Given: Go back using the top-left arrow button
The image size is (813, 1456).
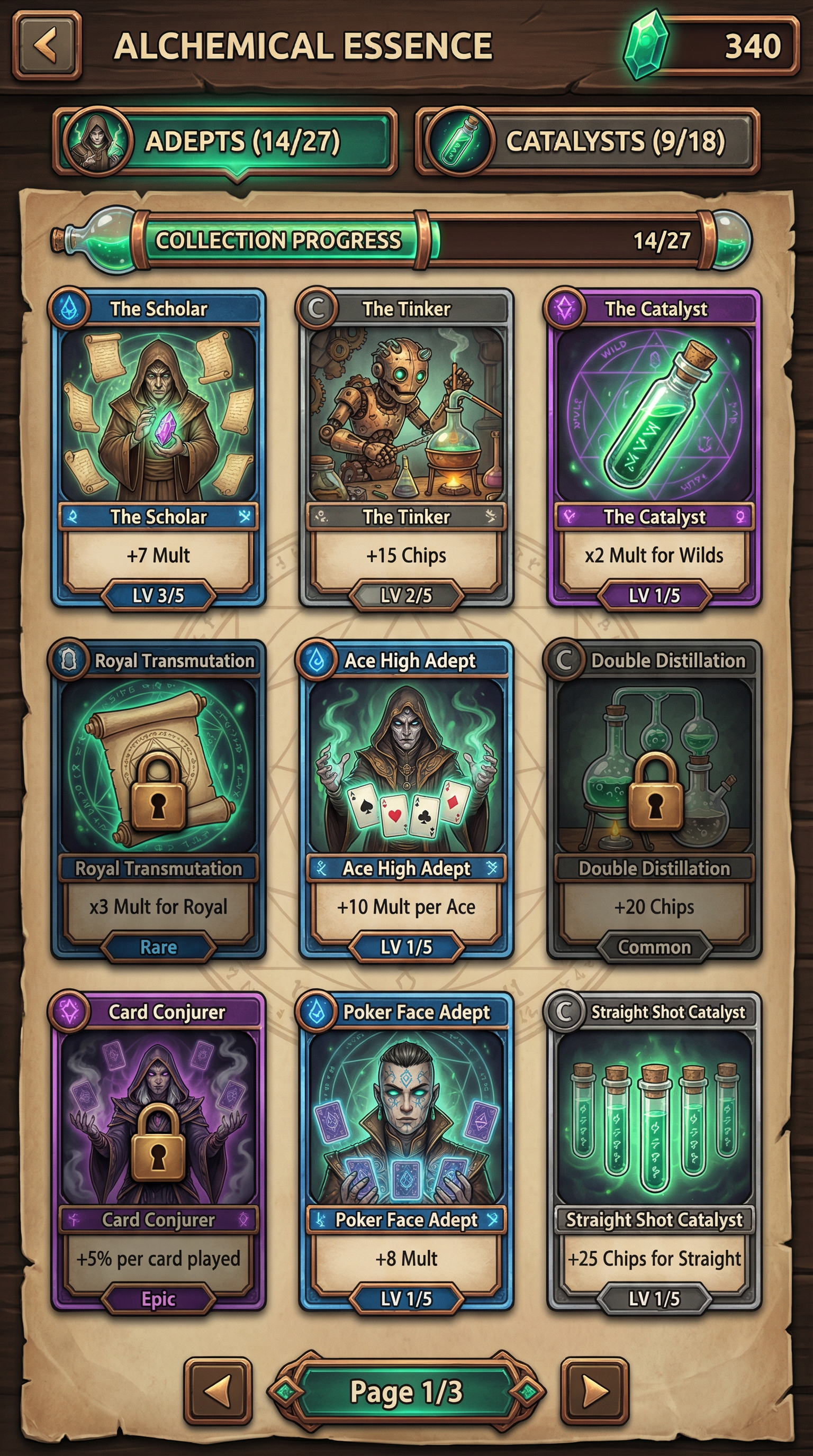Looking at the screenshot, I should 47,45.
